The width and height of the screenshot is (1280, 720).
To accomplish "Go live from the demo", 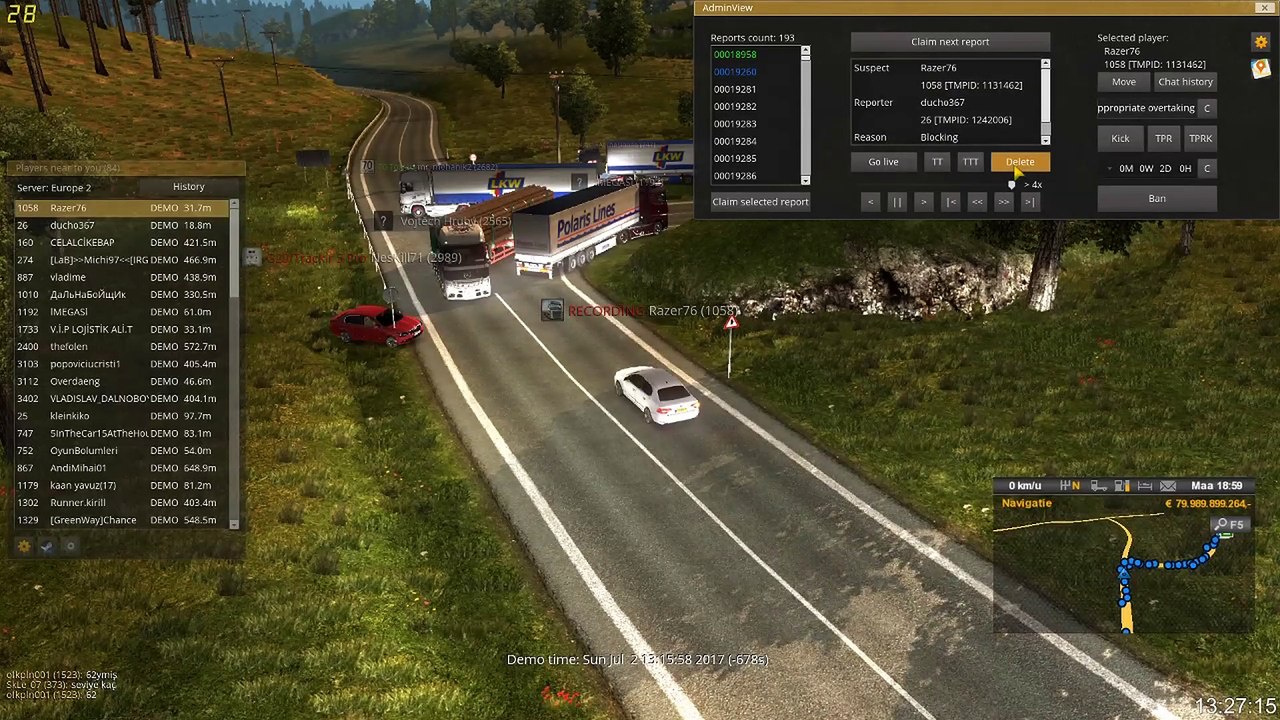I will tap(883, 162).
